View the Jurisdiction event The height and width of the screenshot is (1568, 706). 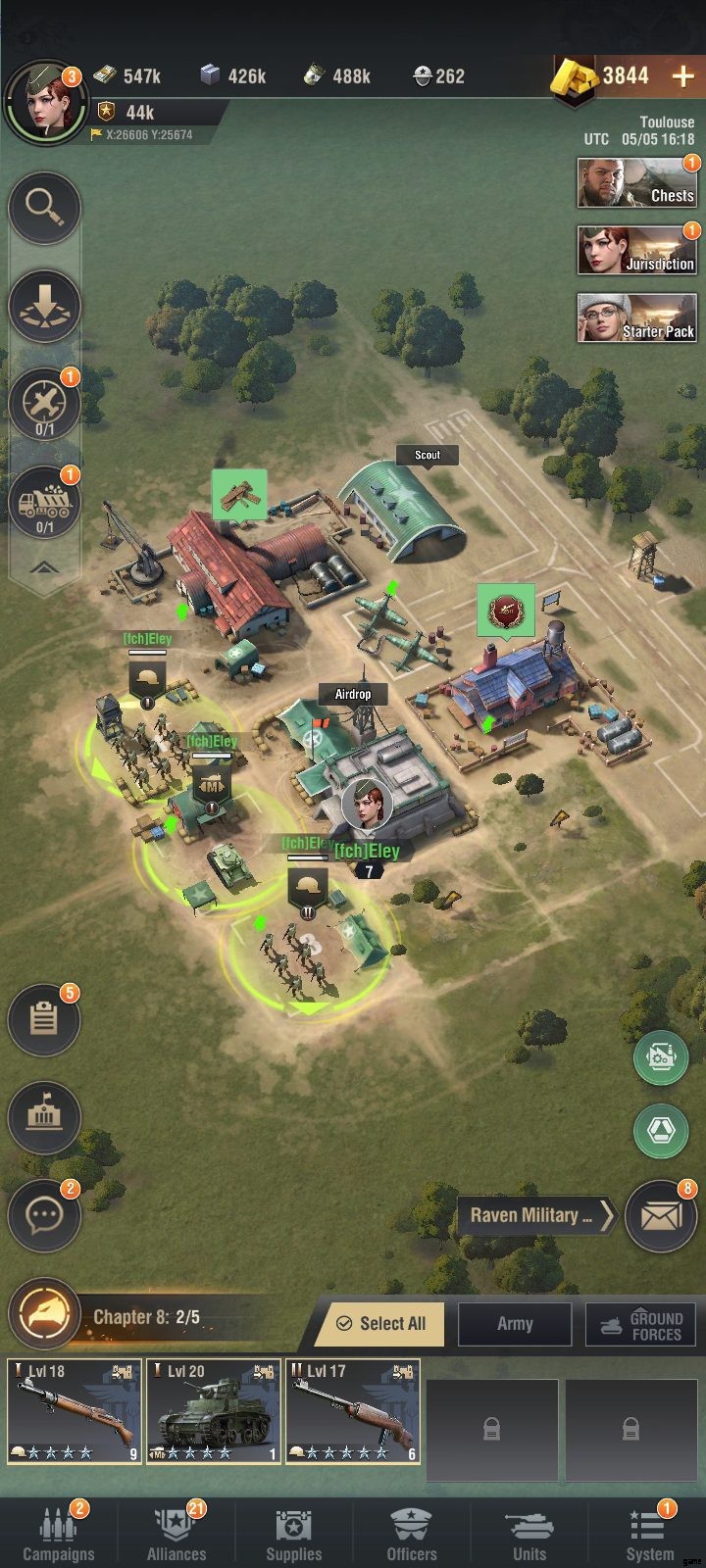(x=636, y=251)
